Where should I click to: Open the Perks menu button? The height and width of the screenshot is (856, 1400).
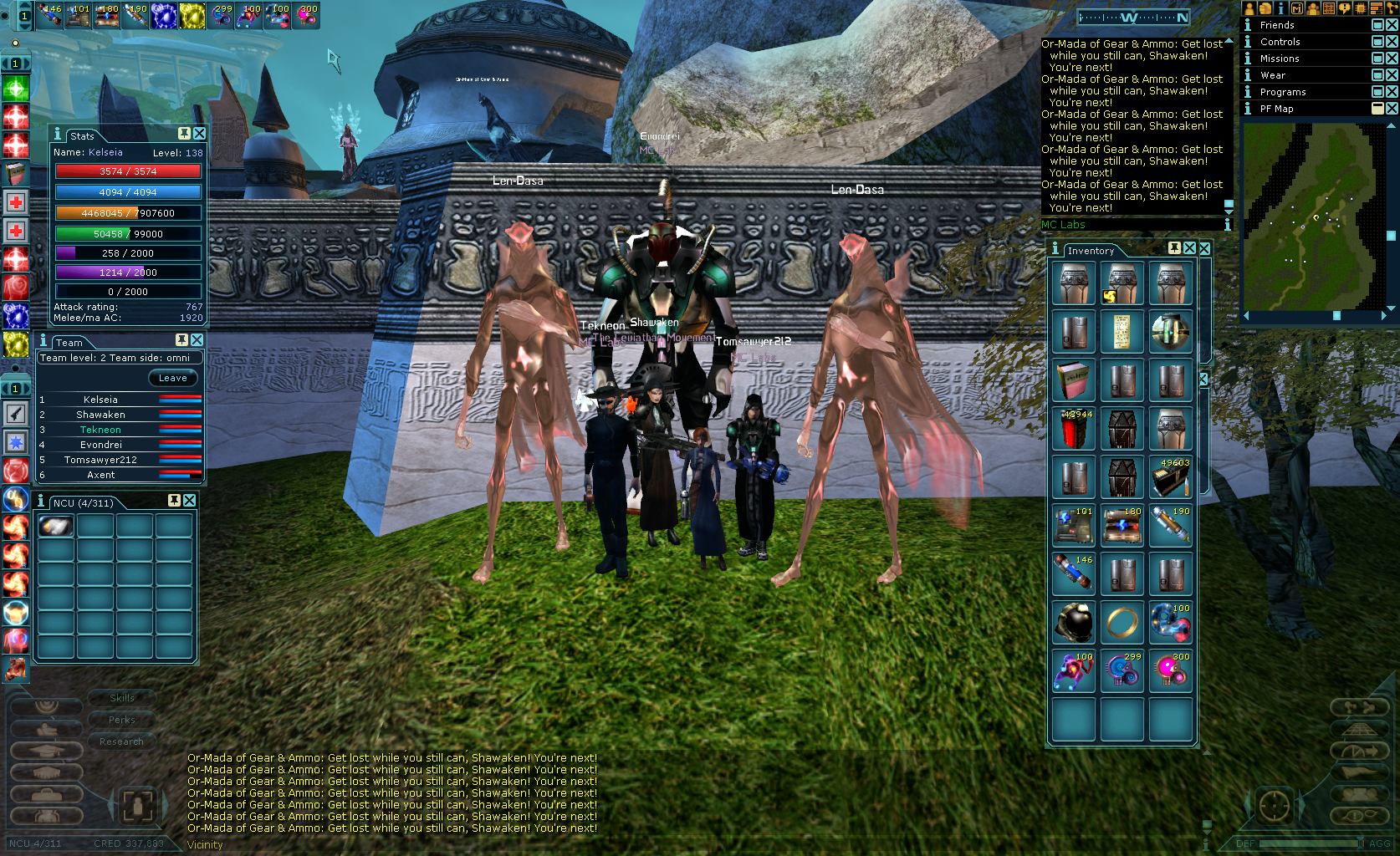click(122, 720)
